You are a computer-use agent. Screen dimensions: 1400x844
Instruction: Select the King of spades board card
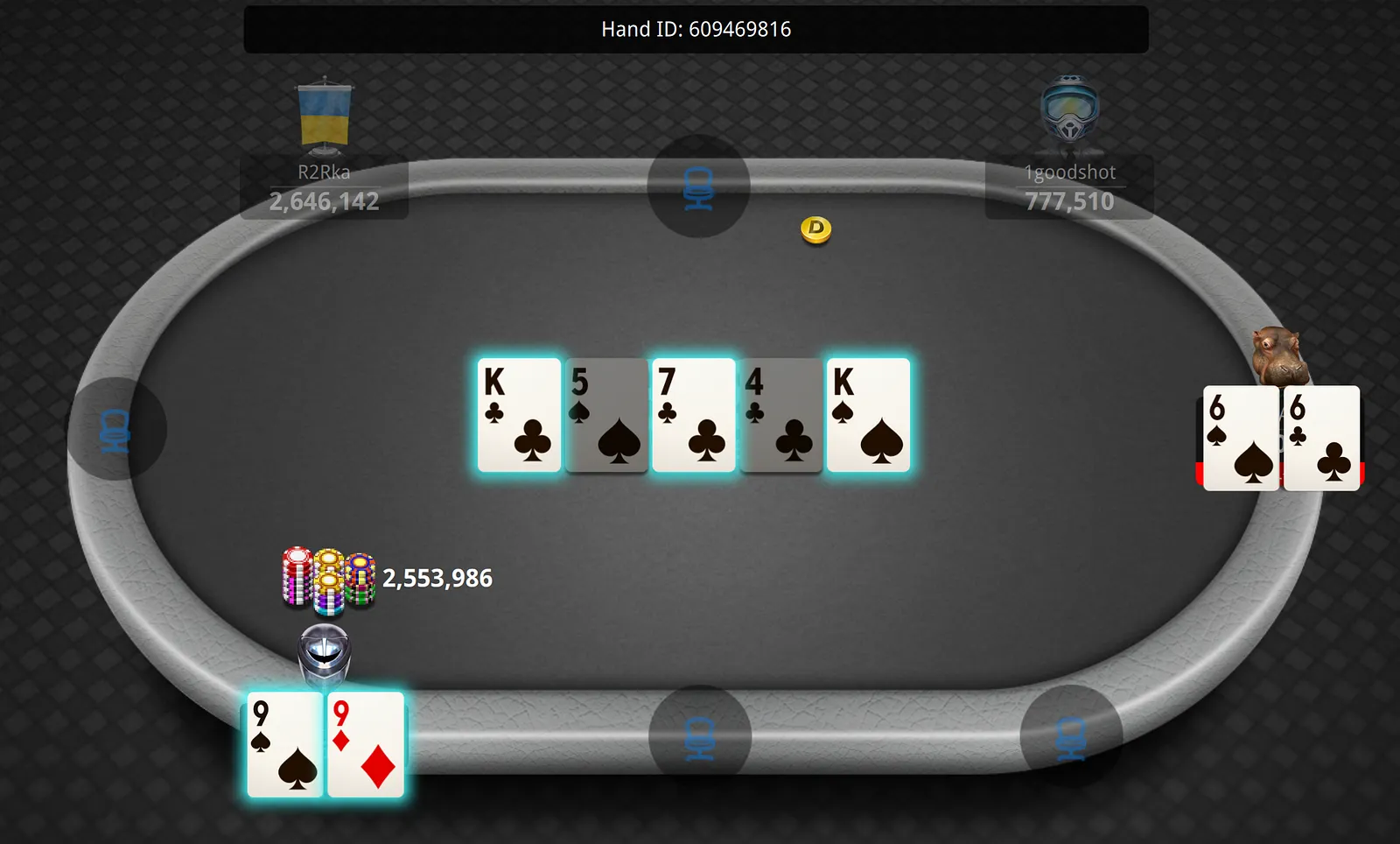pyautogui.click(x=868, y=415)
